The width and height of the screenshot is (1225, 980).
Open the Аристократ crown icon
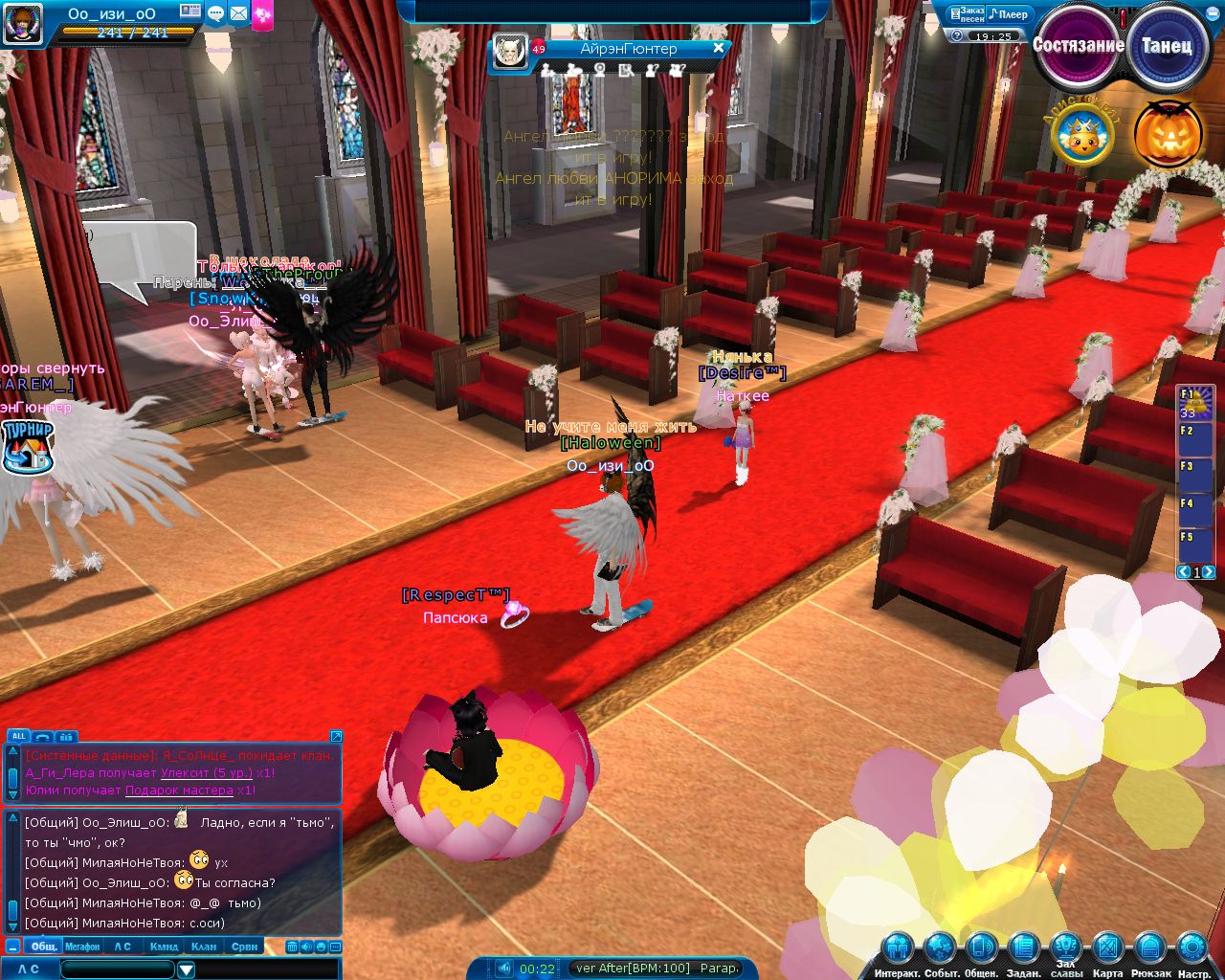[1081, 138]
